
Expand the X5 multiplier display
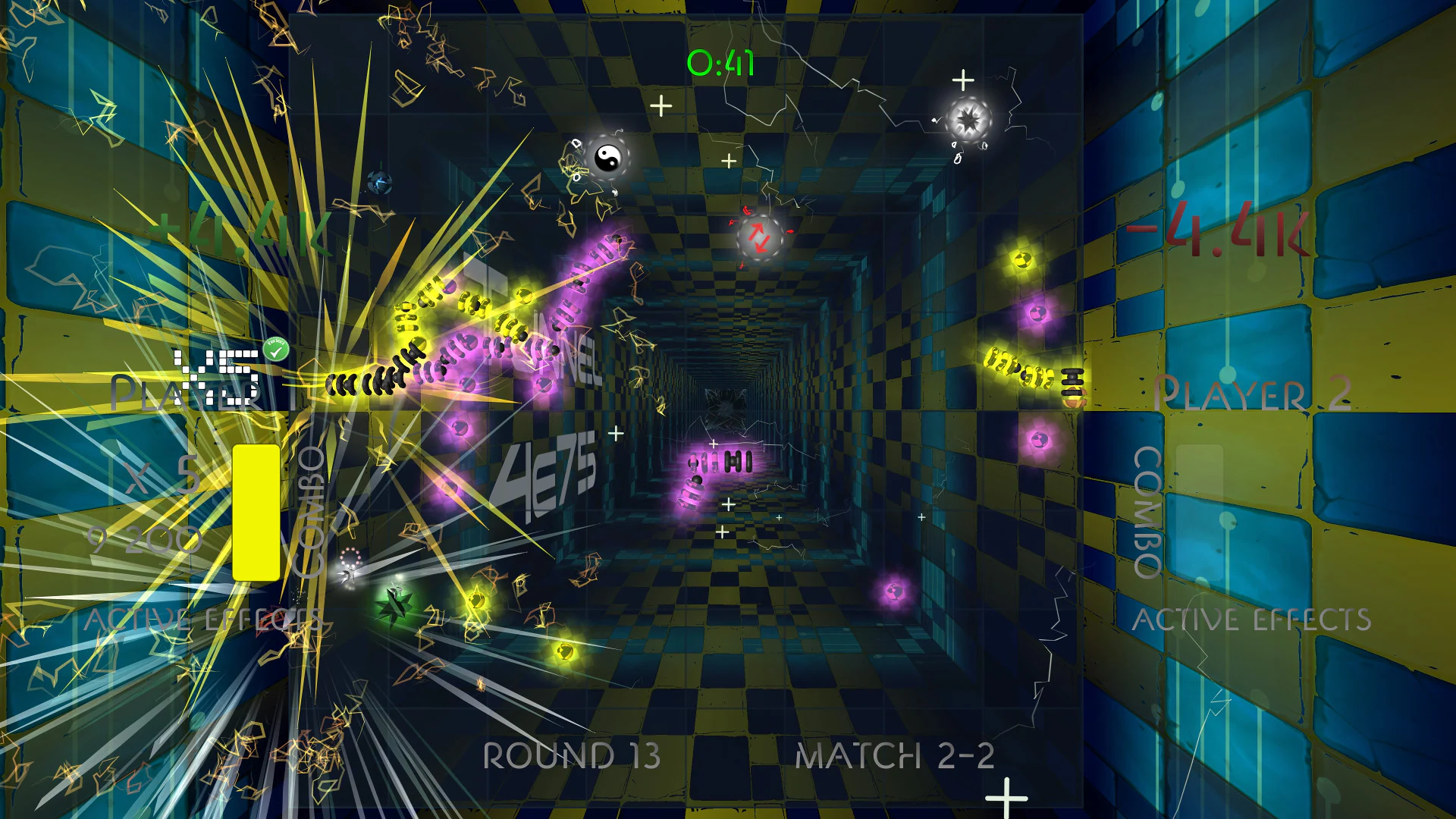coord(217,375)
